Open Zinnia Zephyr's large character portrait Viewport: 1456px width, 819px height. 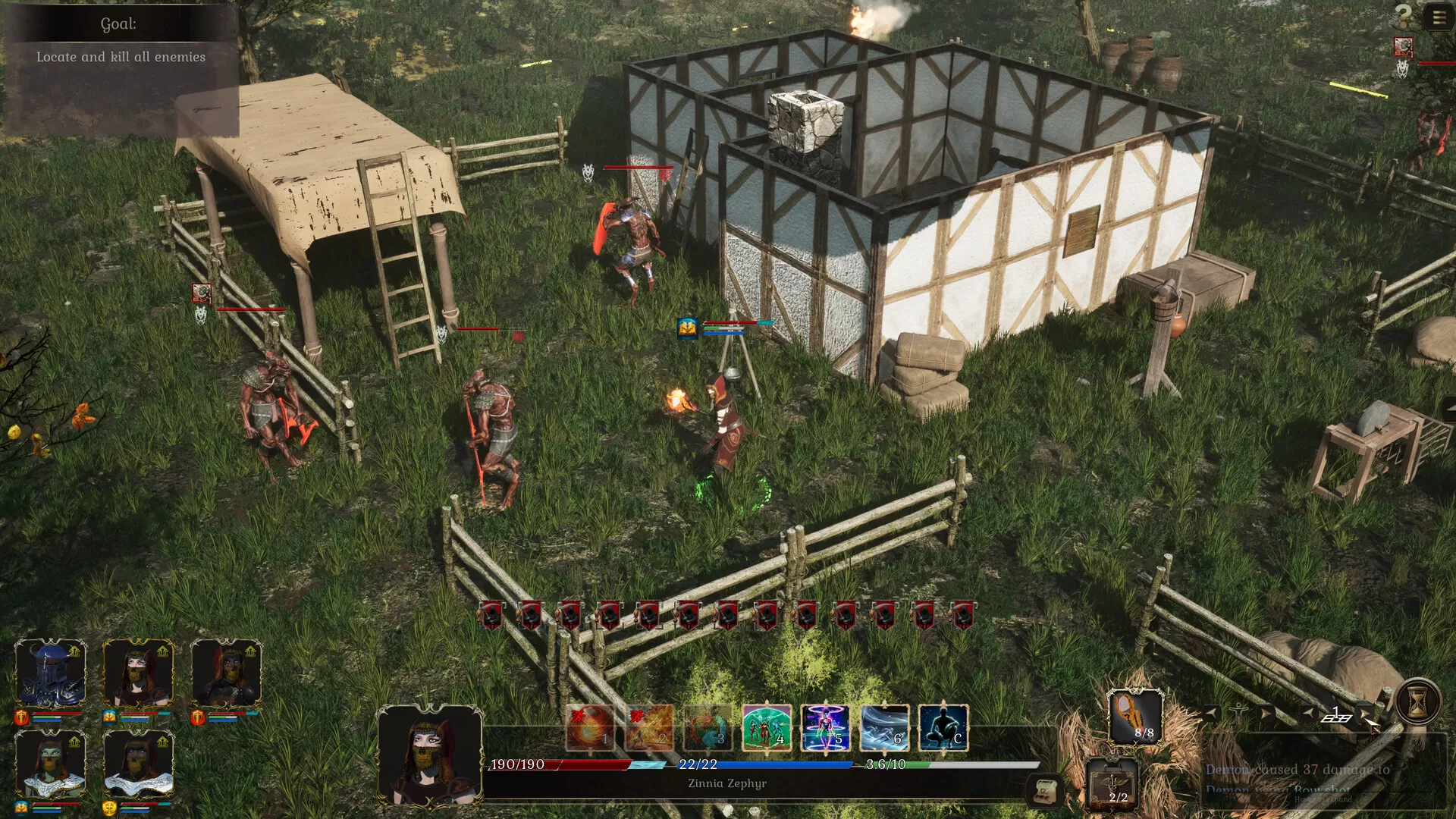click(429, 755)
